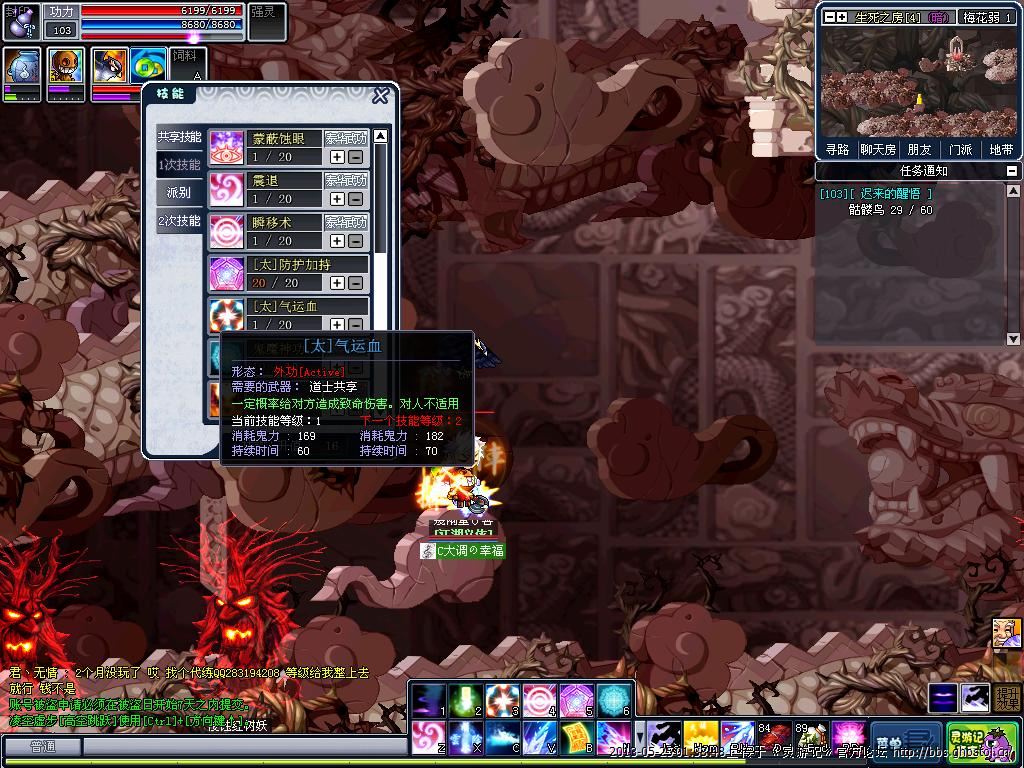This screenshot has height=768, width=1024.
Task: Open 寻路 pathfinding under minimap
Action: click(x=837, y=149)
